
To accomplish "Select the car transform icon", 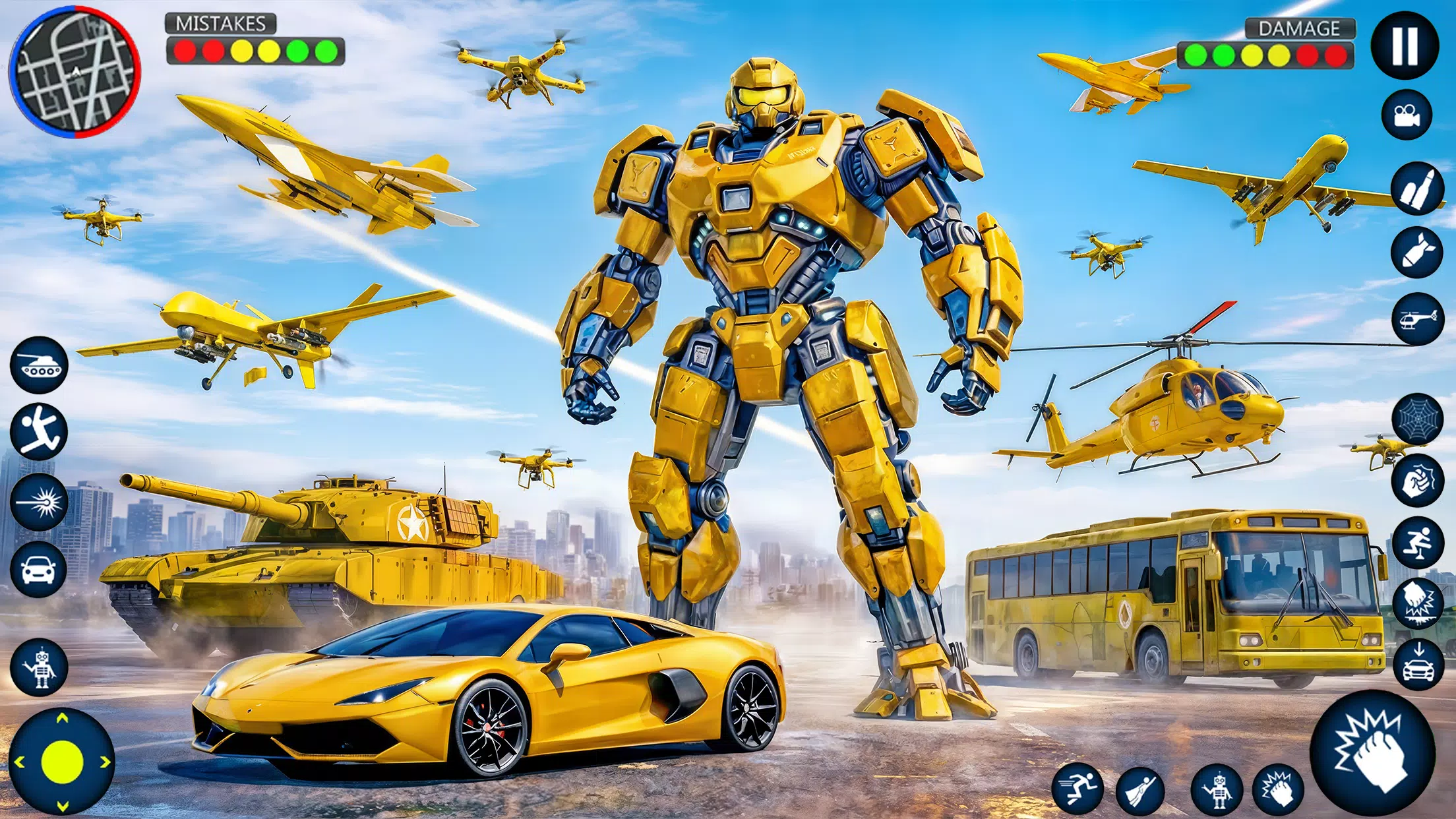I will [x=38, y=570].
